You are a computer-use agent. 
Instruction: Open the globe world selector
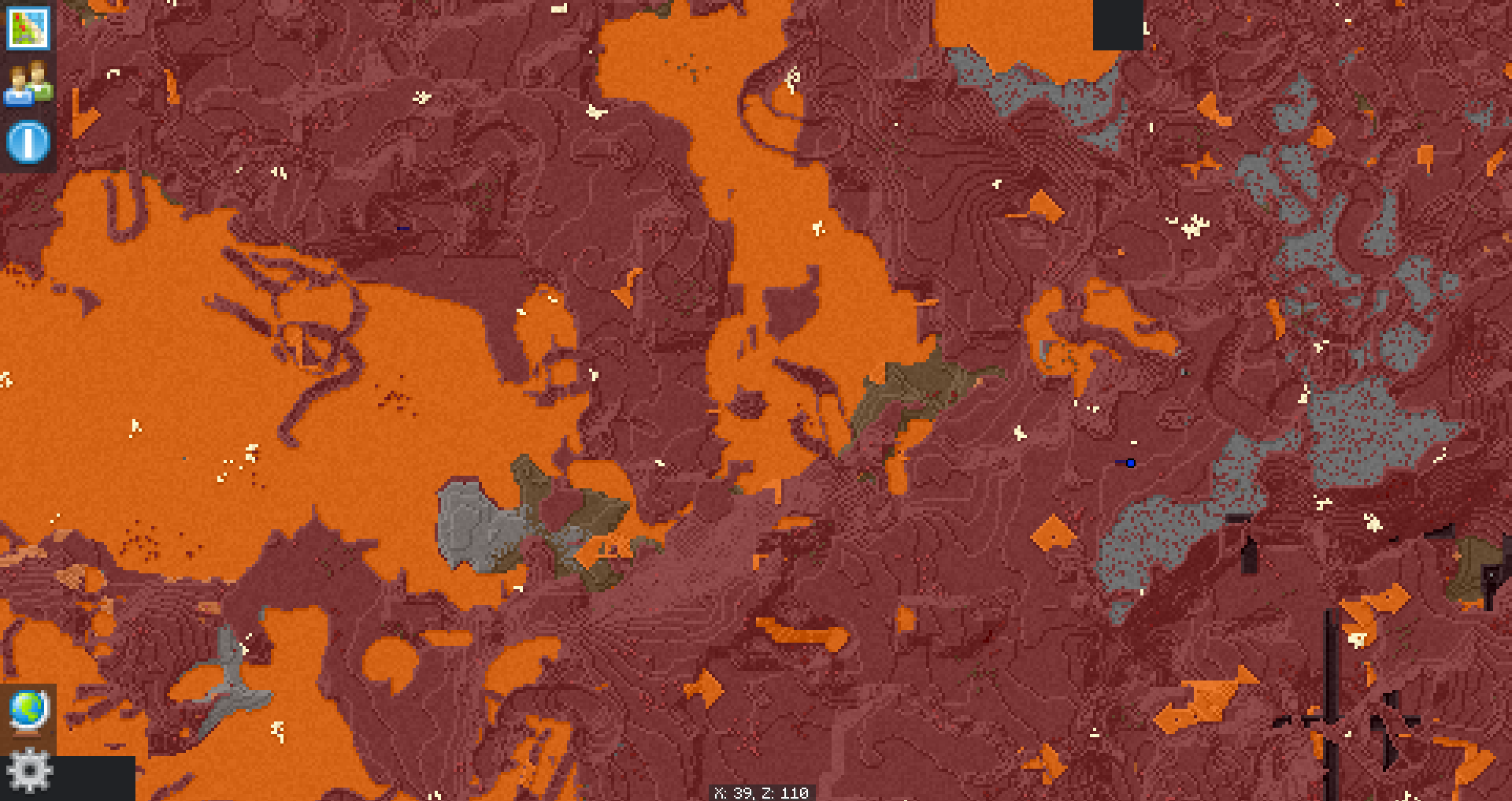pos(28,711)
